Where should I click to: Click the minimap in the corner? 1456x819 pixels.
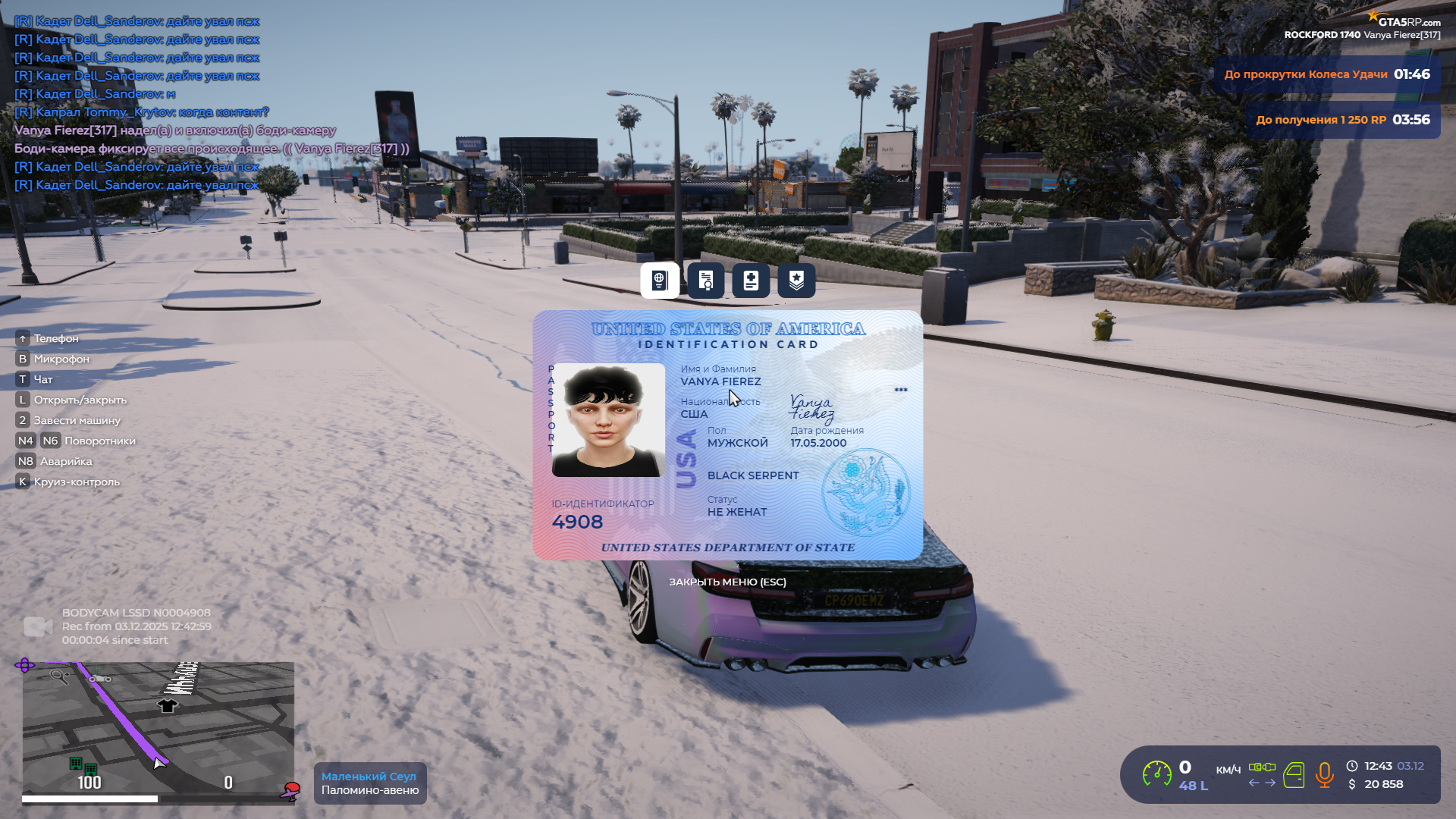[158, 728]
